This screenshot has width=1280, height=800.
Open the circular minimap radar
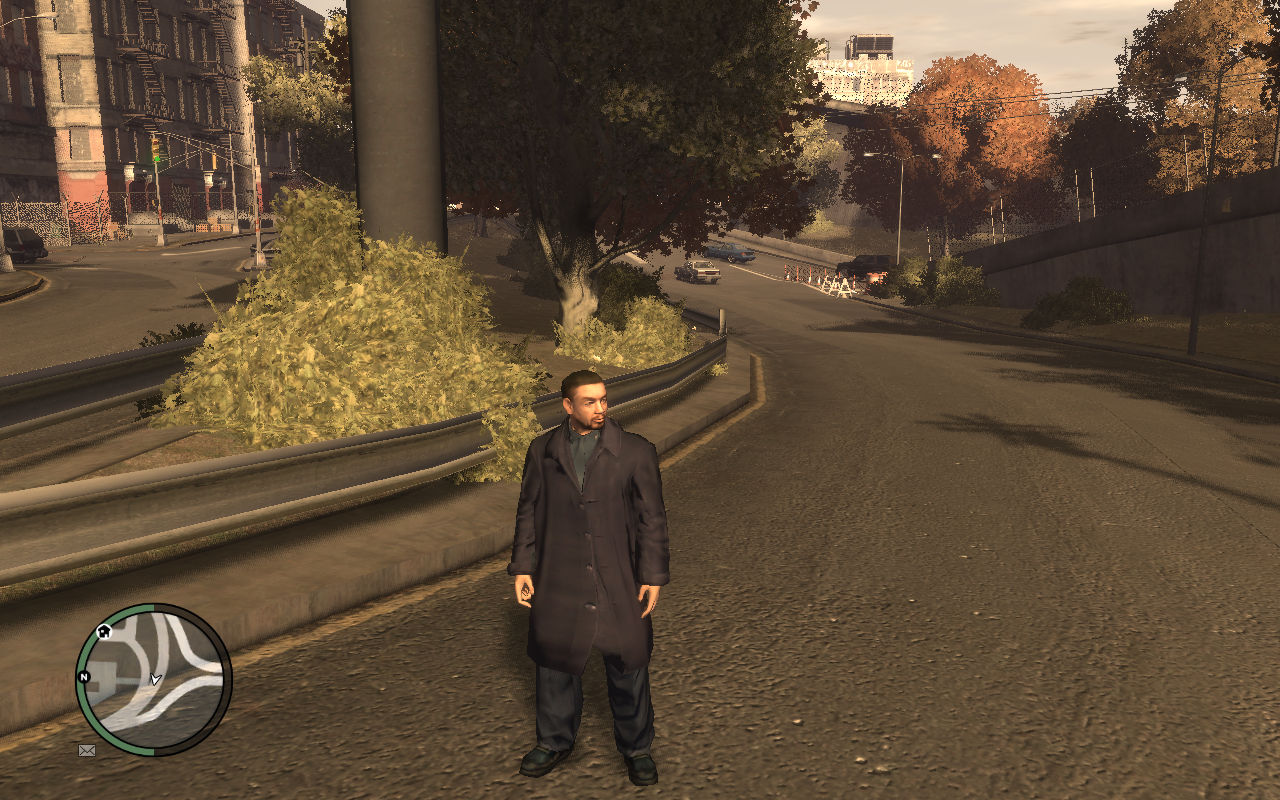coord(153,679)
